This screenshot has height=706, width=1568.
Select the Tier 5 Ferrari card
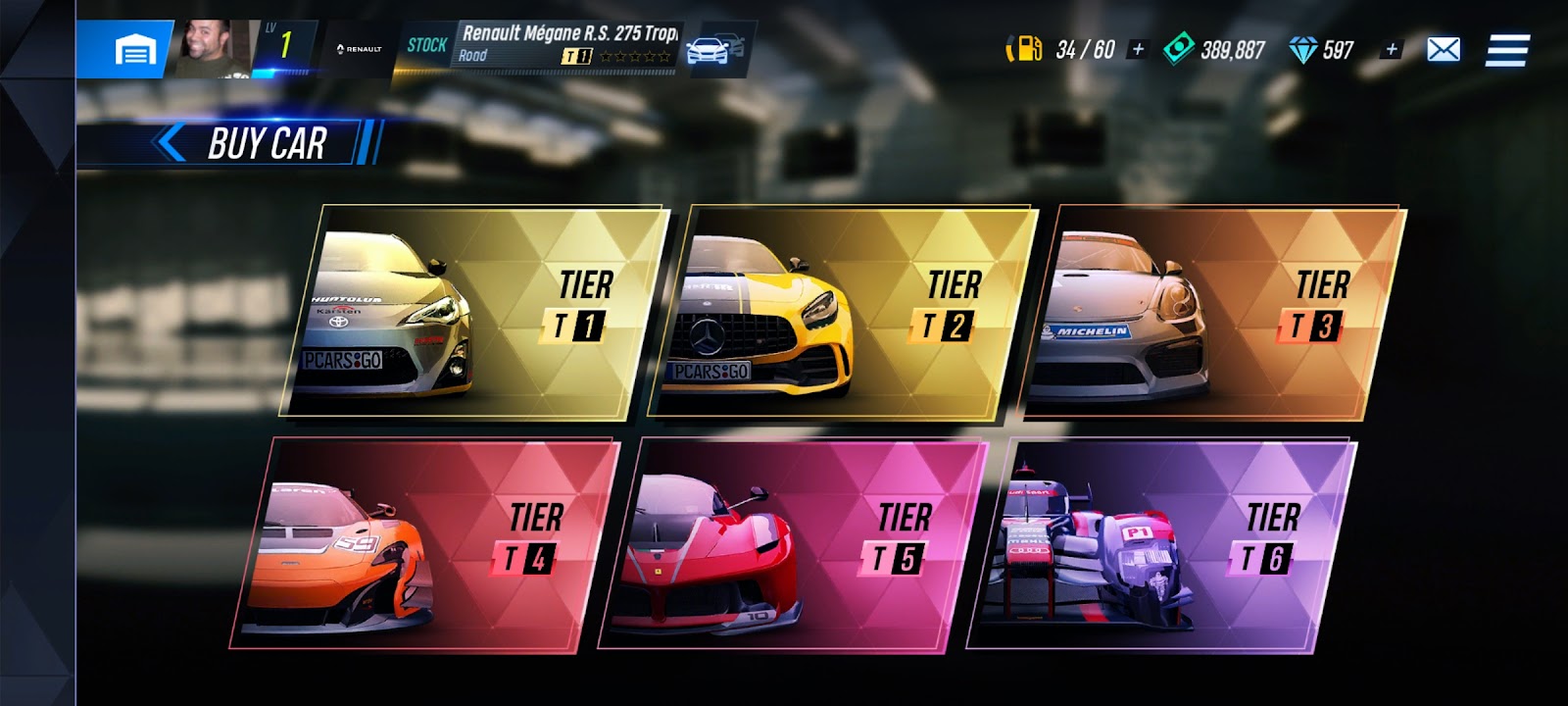pos(794,543)
